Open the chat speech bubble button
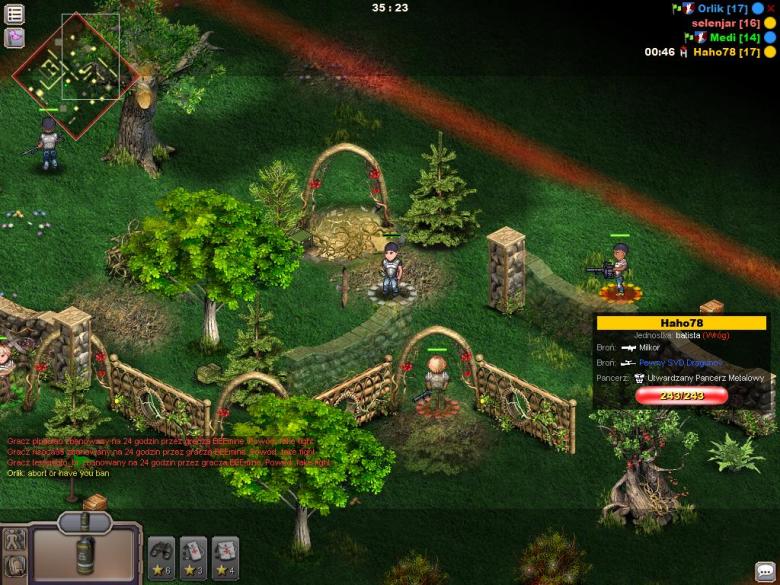 pyautogui.click(x=765, y=571)
